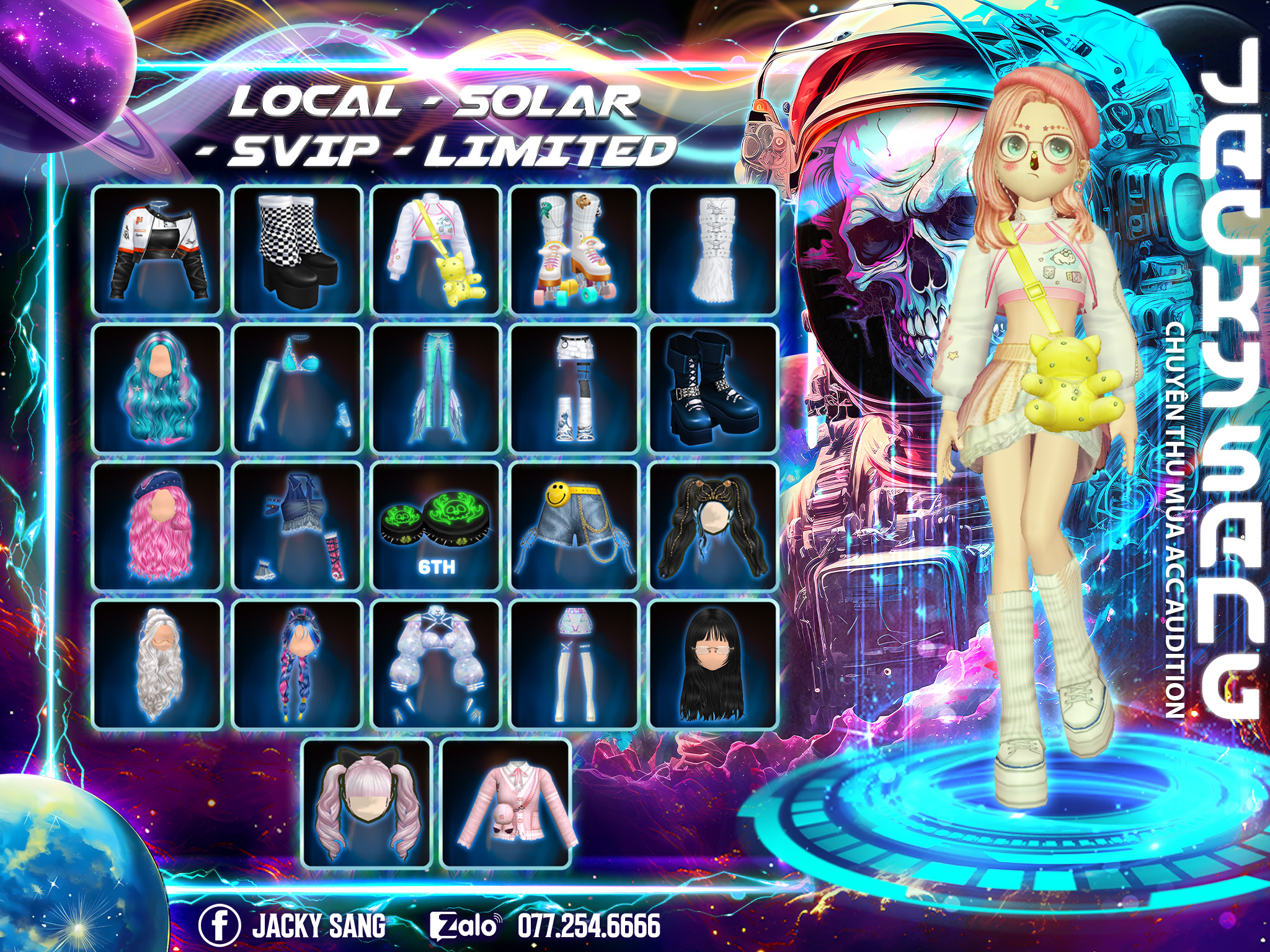
Task: Pick the black long hair with glasses
Action: click(713, 664)
